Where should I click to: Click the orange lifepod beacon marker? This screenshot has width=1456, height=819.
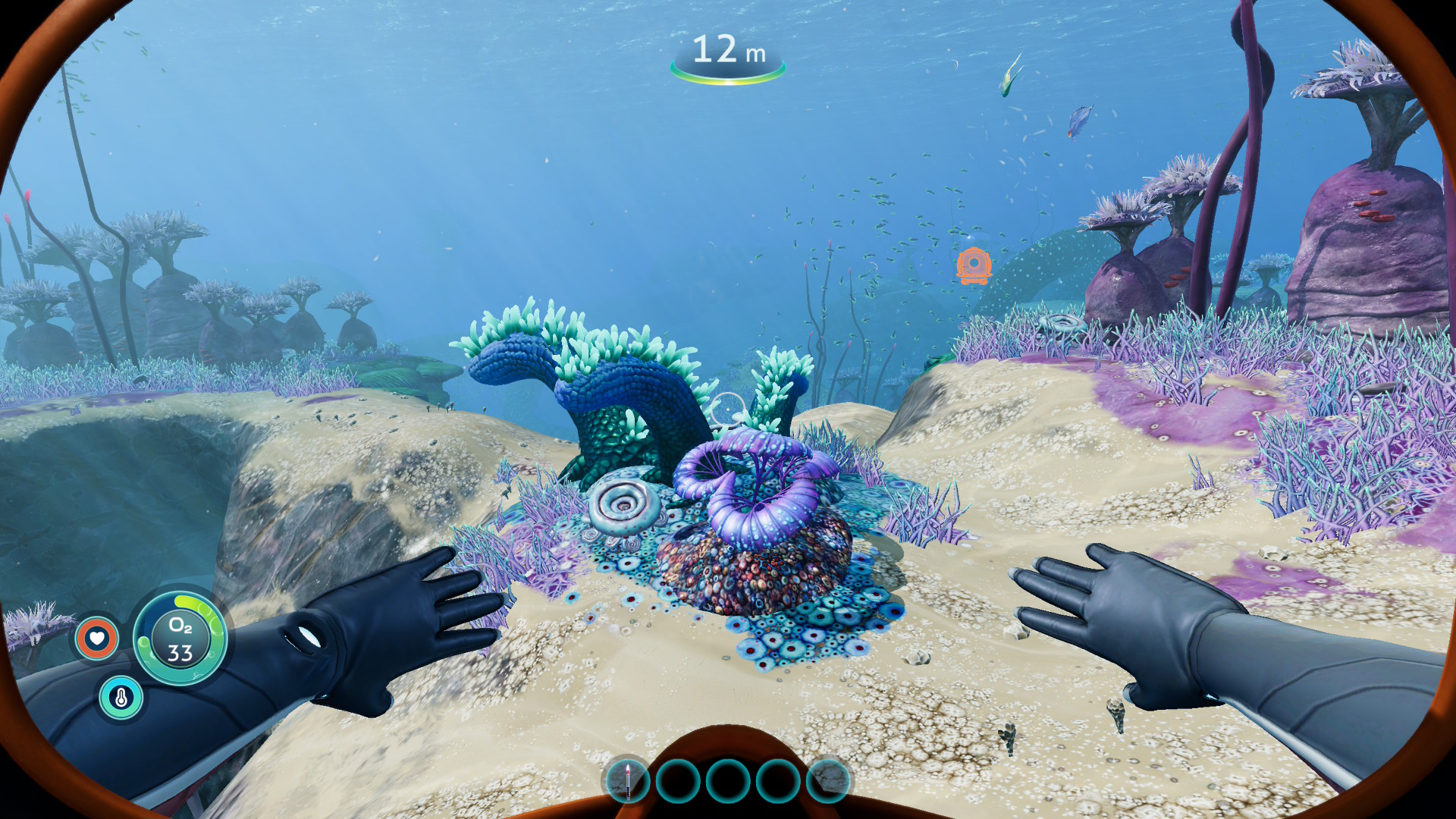(974, 265)
